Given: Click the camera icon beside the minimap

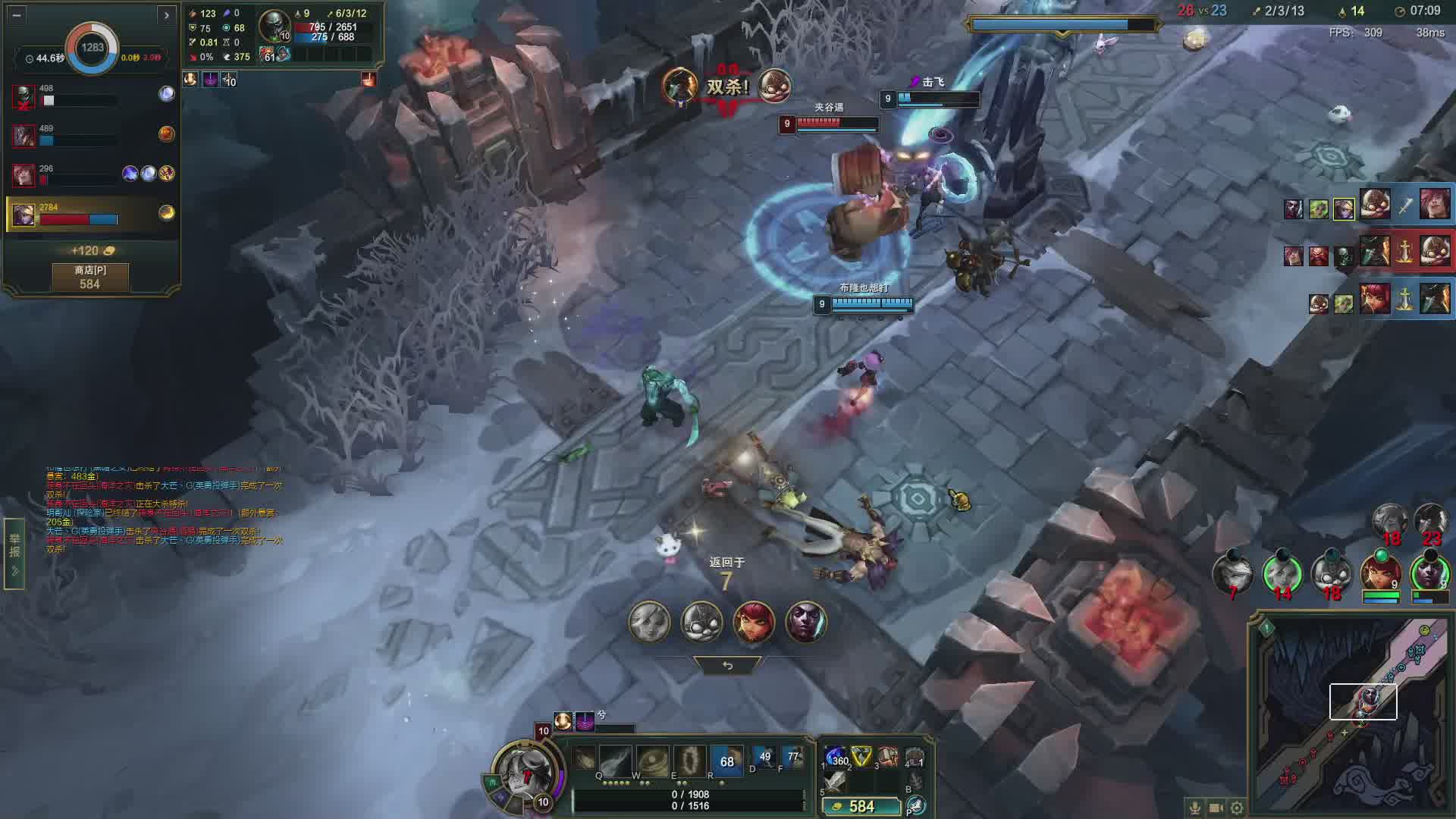Looking at the screenshot, I should (1216, 808).
